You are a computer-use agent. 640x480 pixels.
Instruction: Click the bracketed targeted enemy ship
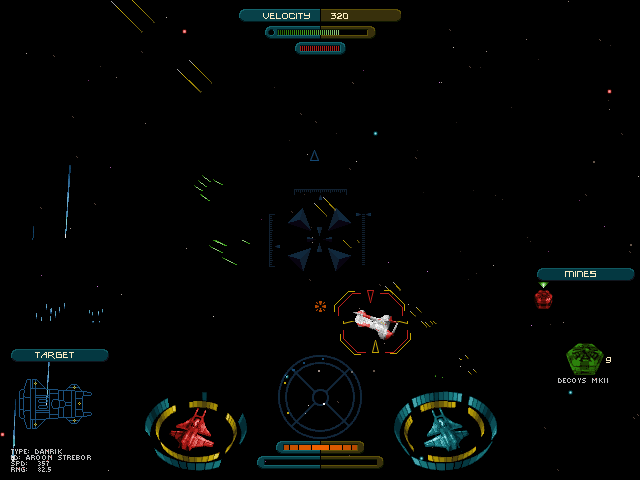click(x=374, y=323)
